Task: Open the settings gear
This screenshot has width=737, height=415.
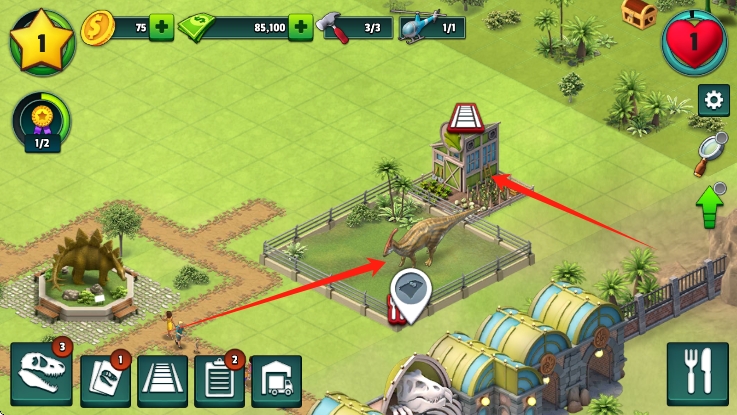Action: tap(713, 100)
